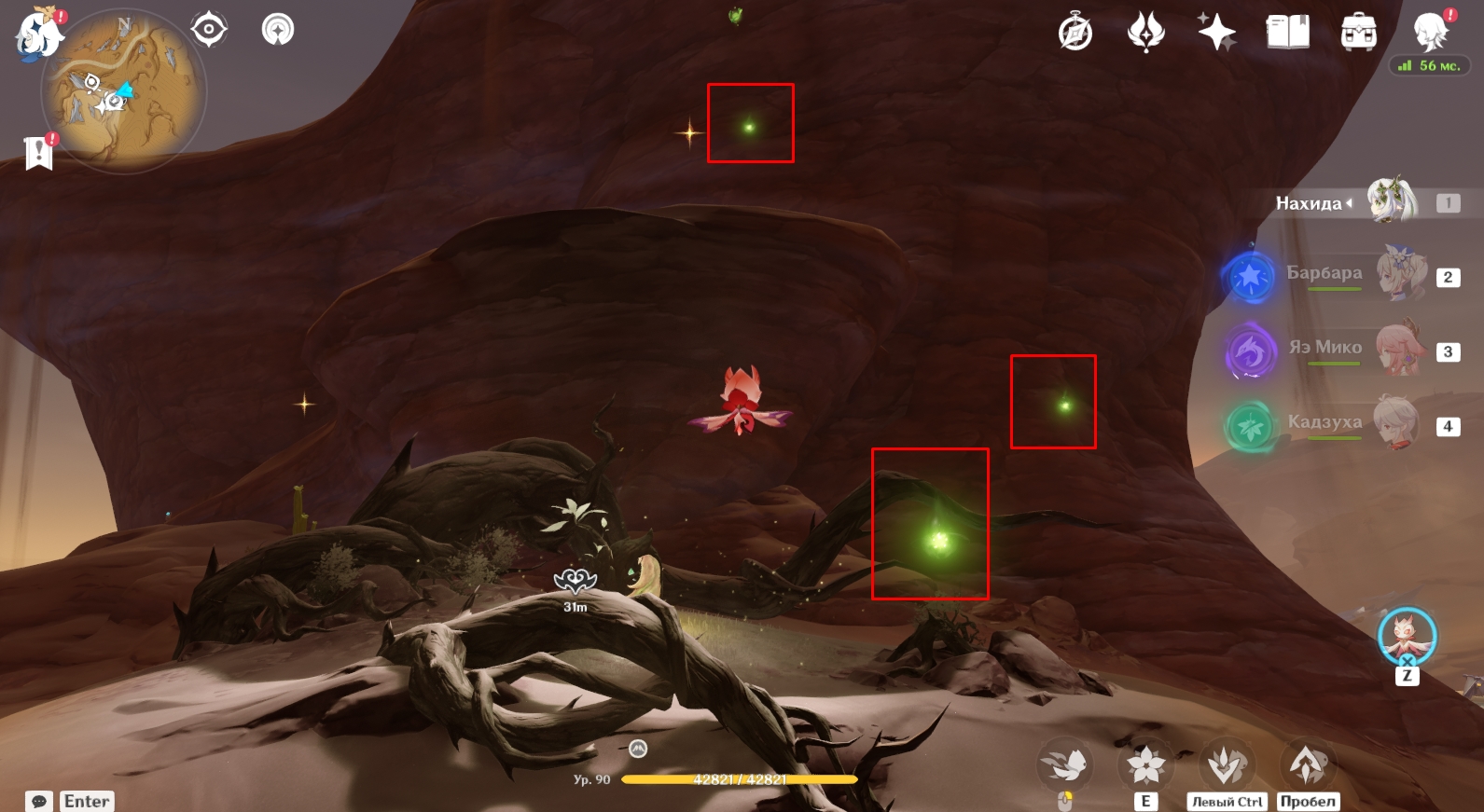Open the backpack inventory
1484x812 pixels.
[1358, 33]
